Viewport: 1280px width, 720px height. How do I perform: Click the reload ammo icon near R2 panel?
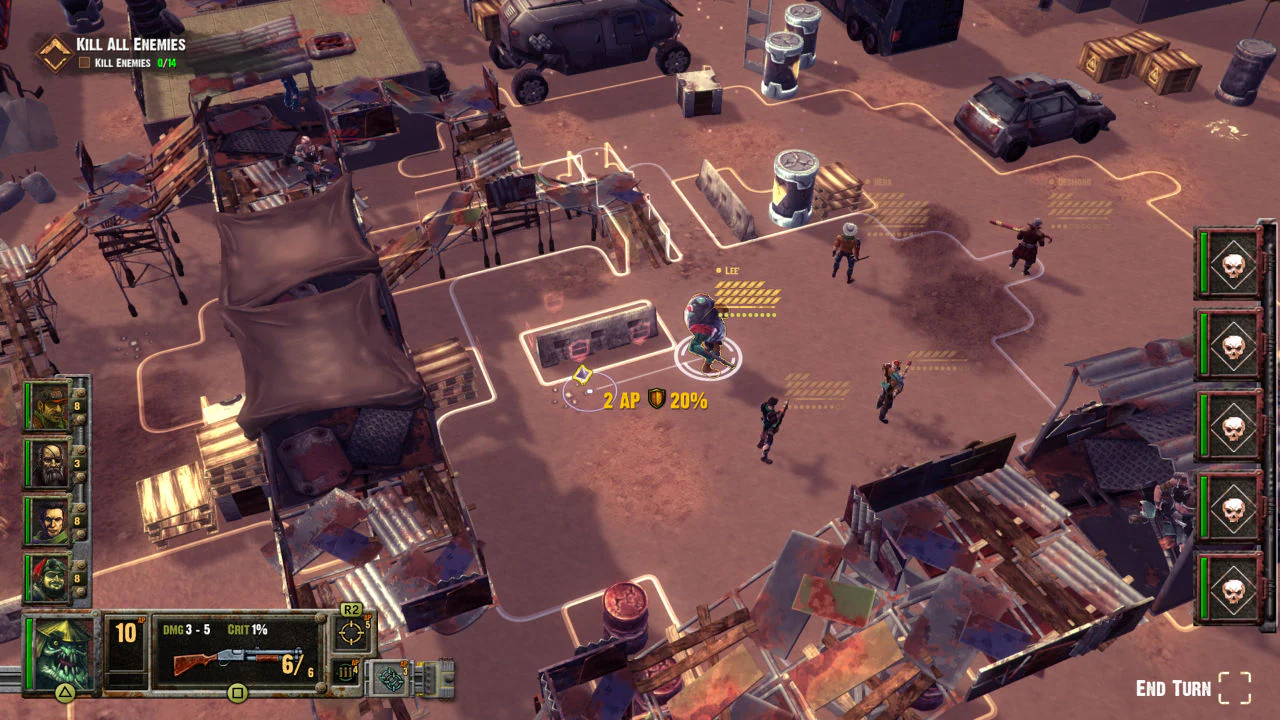coord(344,672)
